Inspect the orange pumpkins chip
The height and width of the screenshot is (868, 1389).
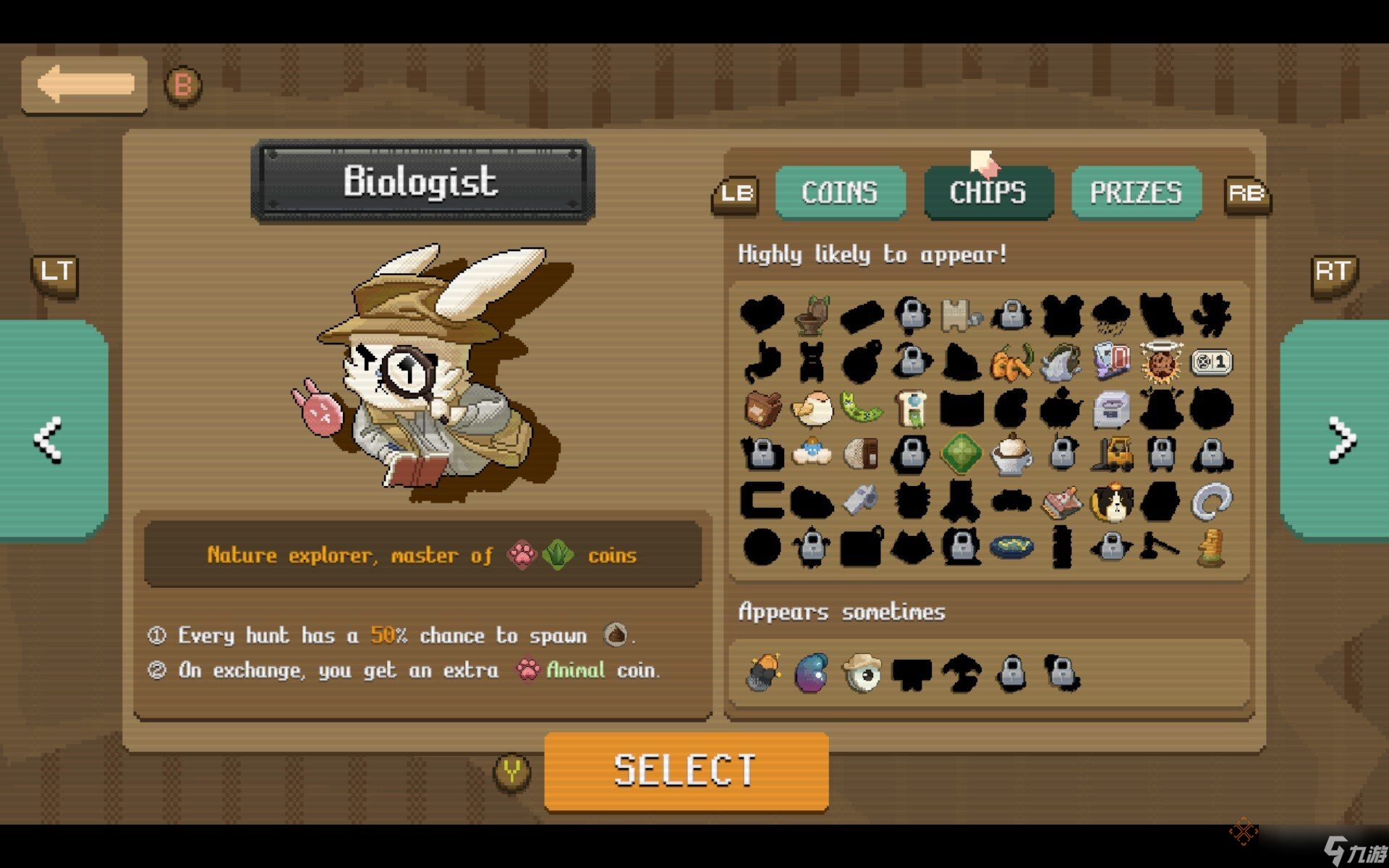point(1011,362)
